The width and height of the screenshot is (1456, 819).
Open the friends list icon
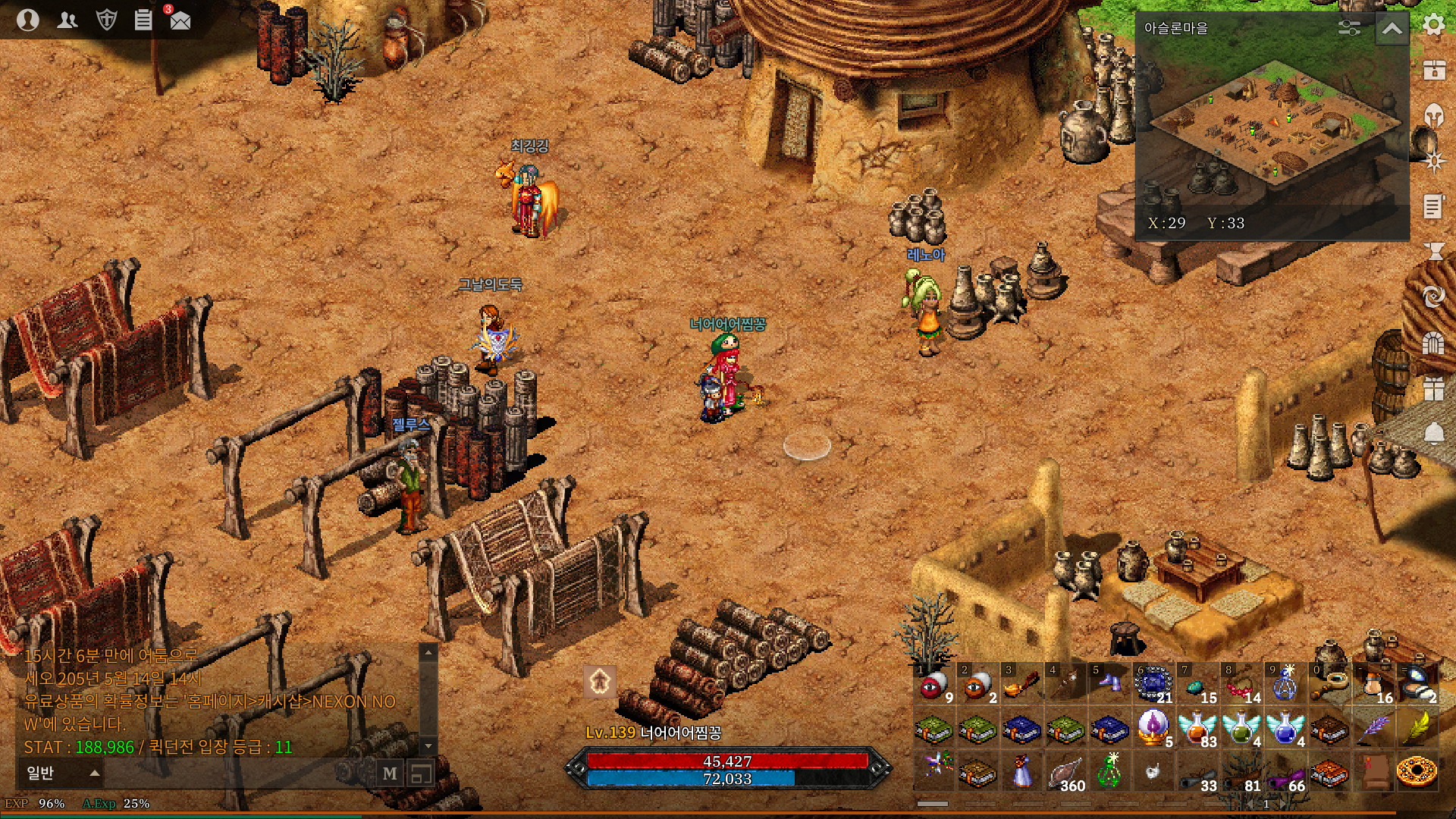click(67, 20)
